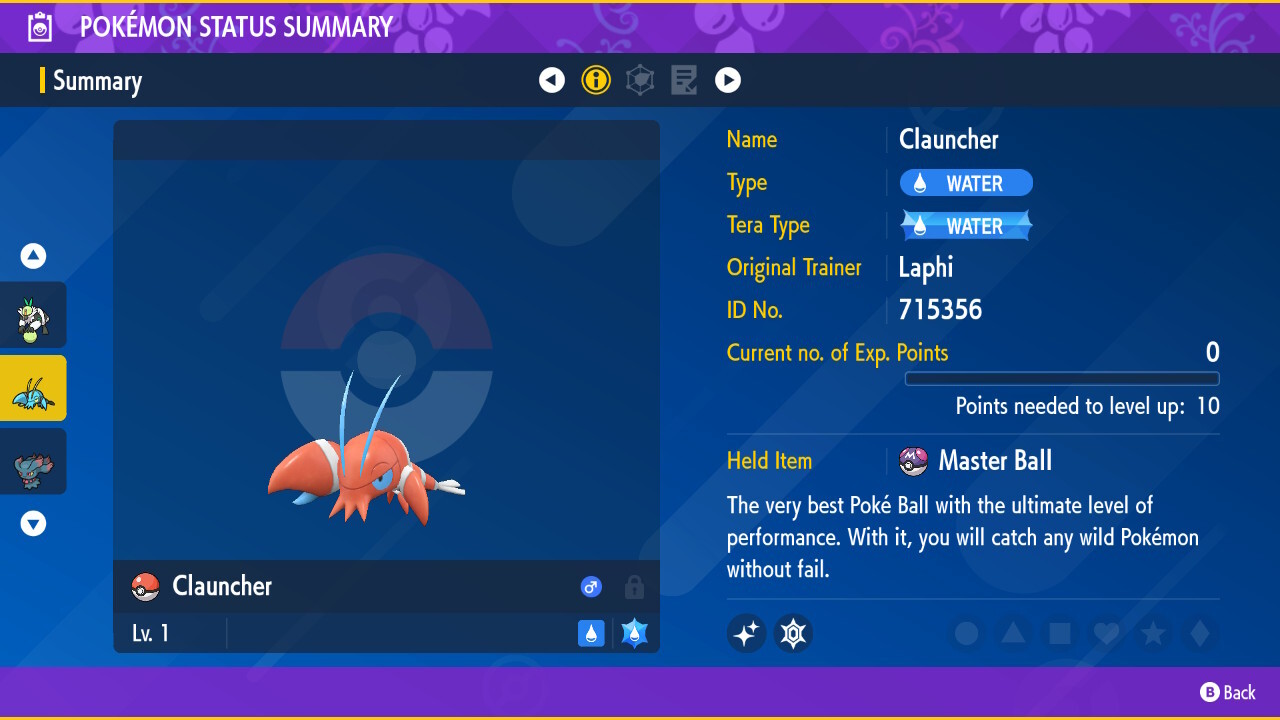Click the shiny sparkle icon

point(746,633)
